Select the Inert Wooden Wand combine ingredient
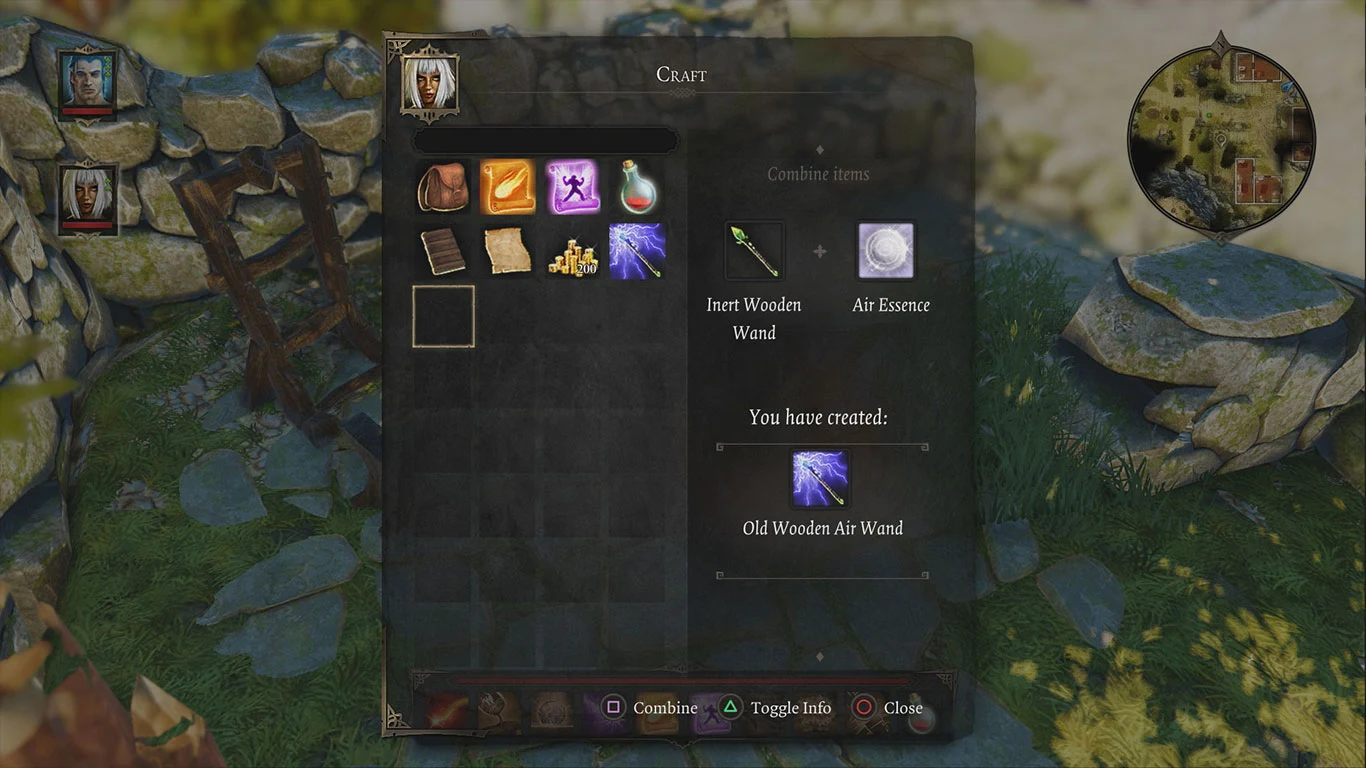 coord(754,249)
